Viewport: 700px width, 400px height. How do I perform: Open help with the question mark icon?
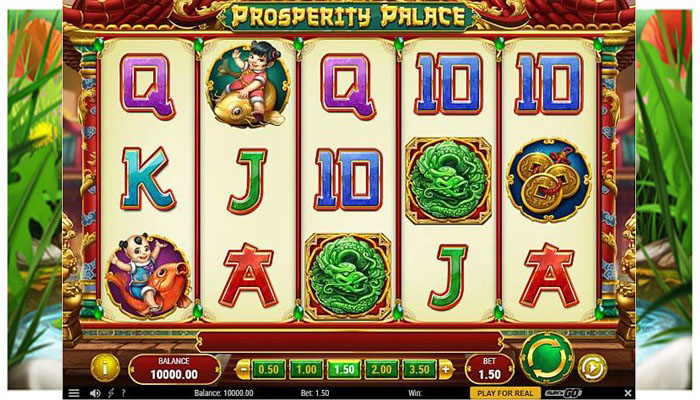(122, 393)
